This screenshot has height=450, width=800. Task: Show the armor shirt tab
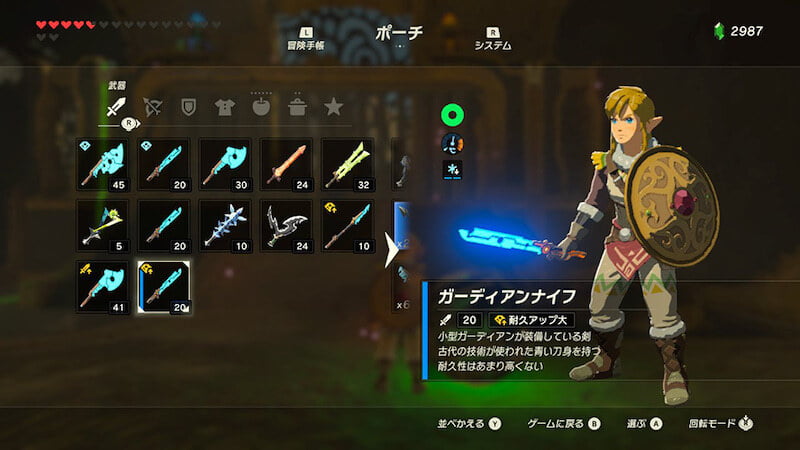[224, 106]
